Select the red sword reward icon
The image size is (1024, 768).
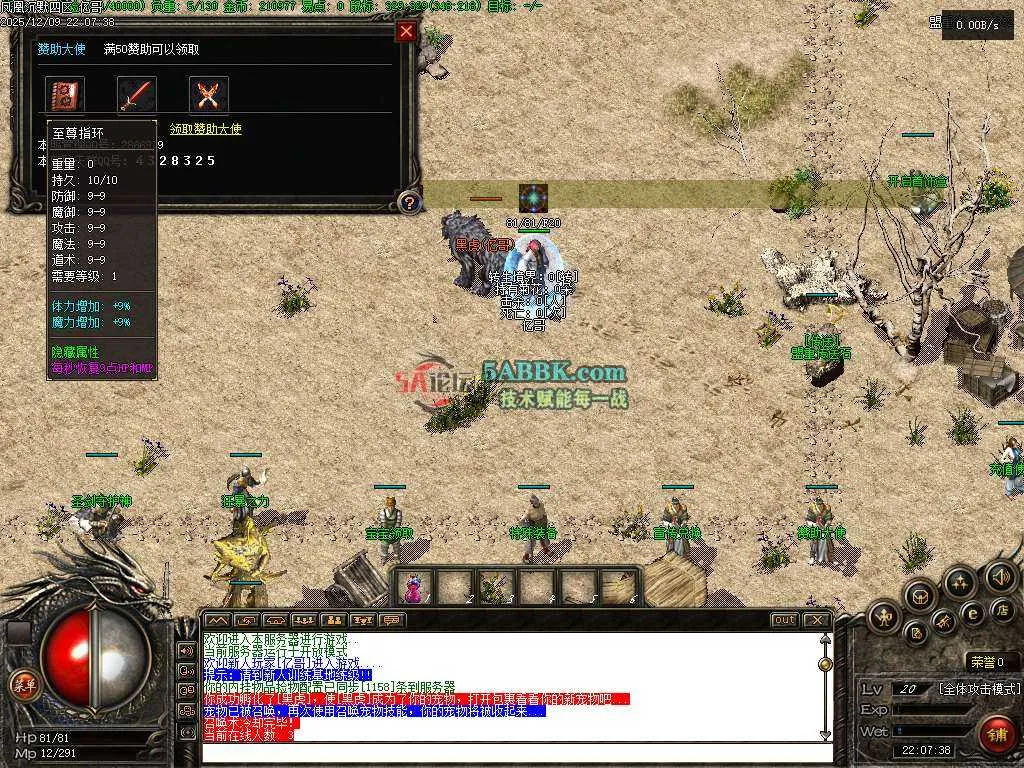pyautogui.click(x=137, y=95)
